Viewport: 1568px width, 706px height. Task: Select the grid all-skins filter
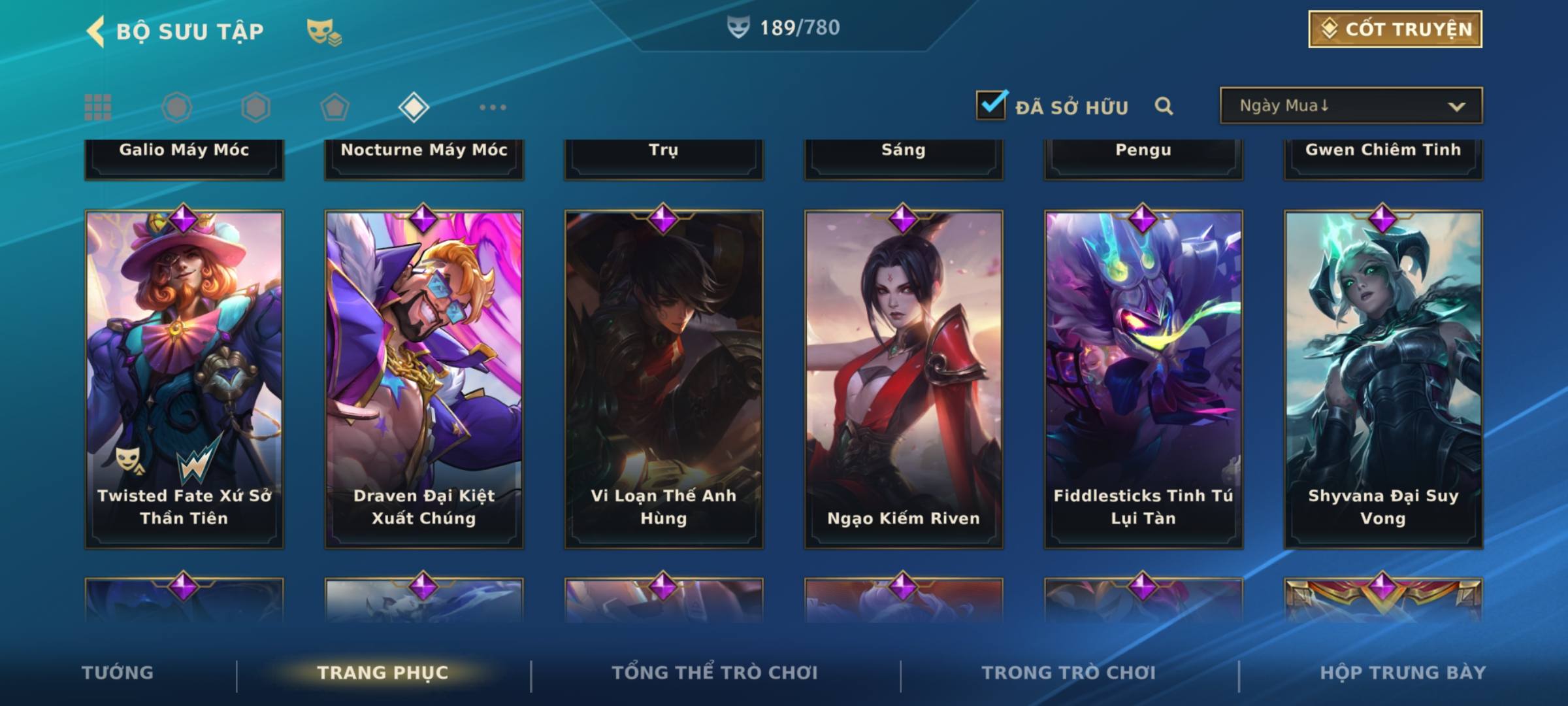point(98,107)
